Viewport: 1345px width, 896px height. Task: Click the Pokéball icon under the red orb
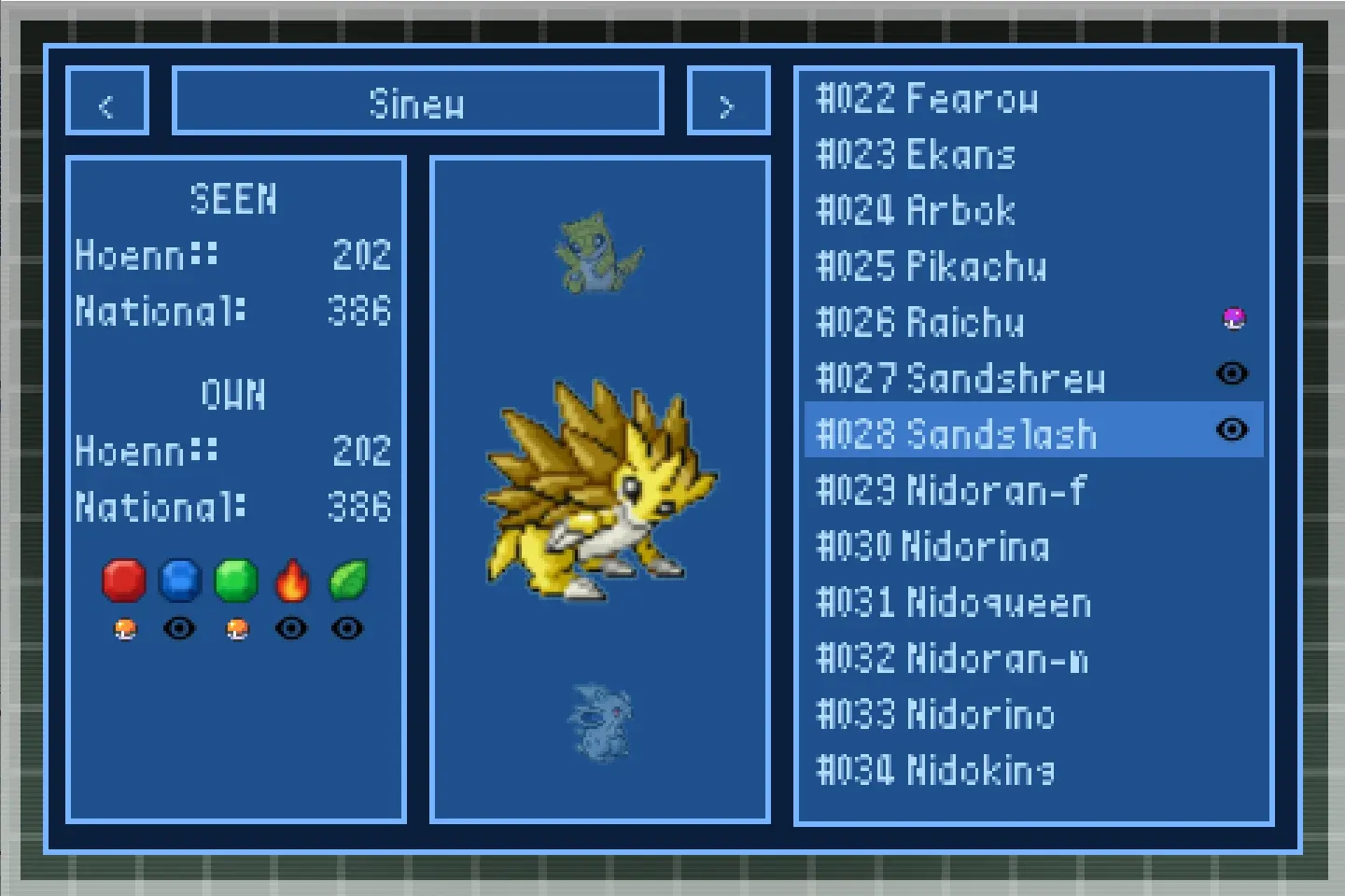coord(124,628)
